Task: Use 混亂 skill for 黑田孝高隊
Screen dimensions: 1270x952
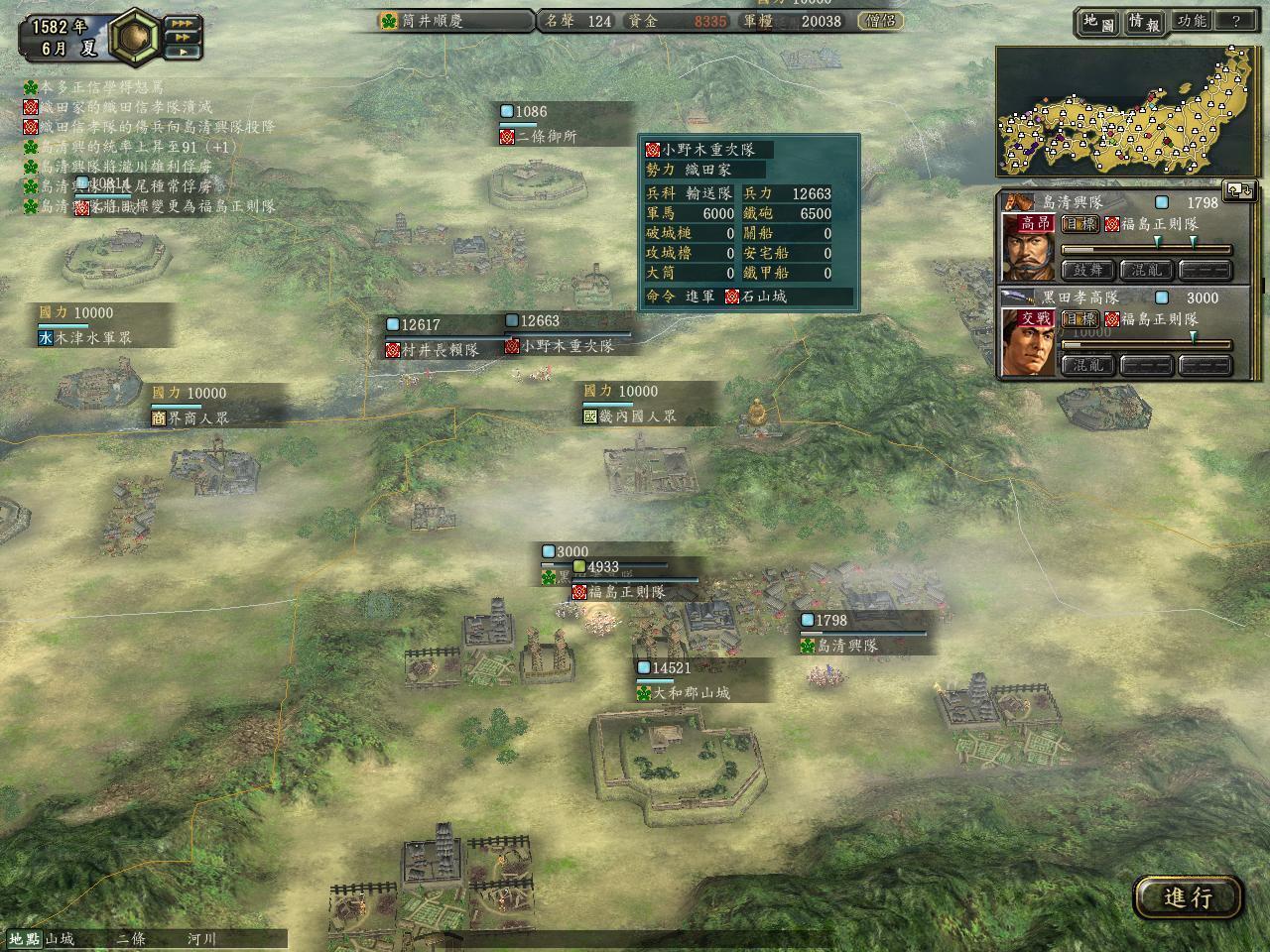Action: point(1087,365)
